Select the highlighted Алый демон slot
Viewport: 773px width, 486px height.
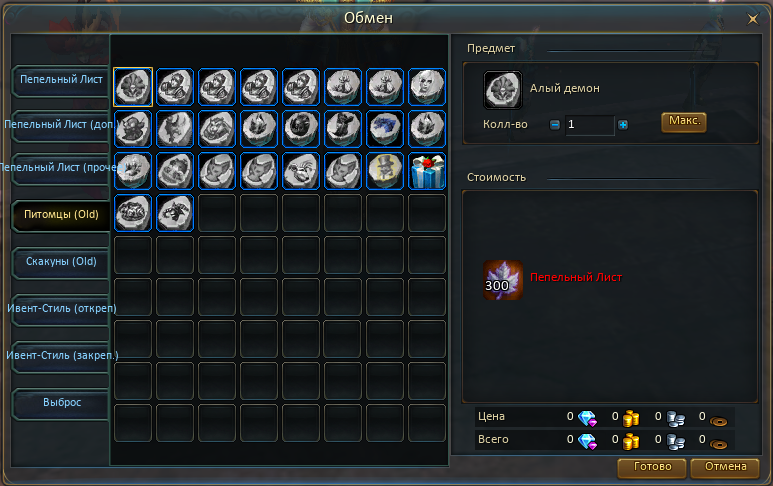(133, 86)
